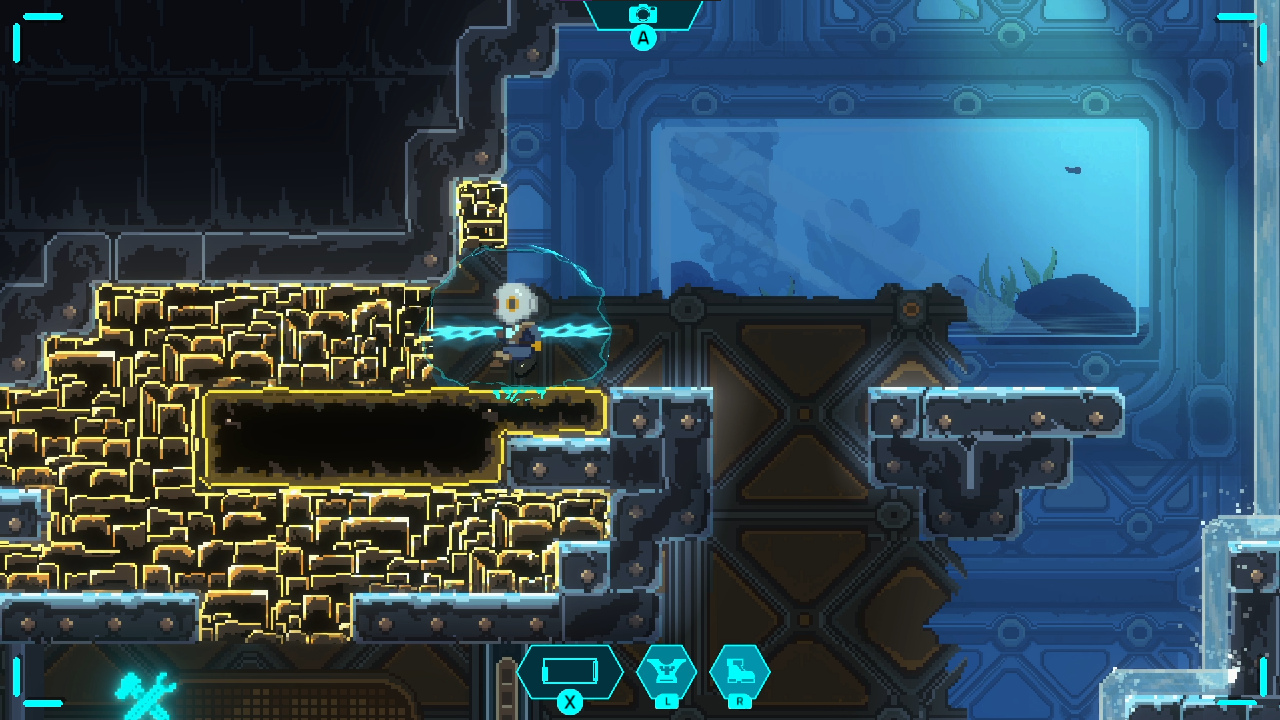Click the player character inside the bubble shield
Image resolution: width=1280 pixels, height=720 pixels.
516,330
